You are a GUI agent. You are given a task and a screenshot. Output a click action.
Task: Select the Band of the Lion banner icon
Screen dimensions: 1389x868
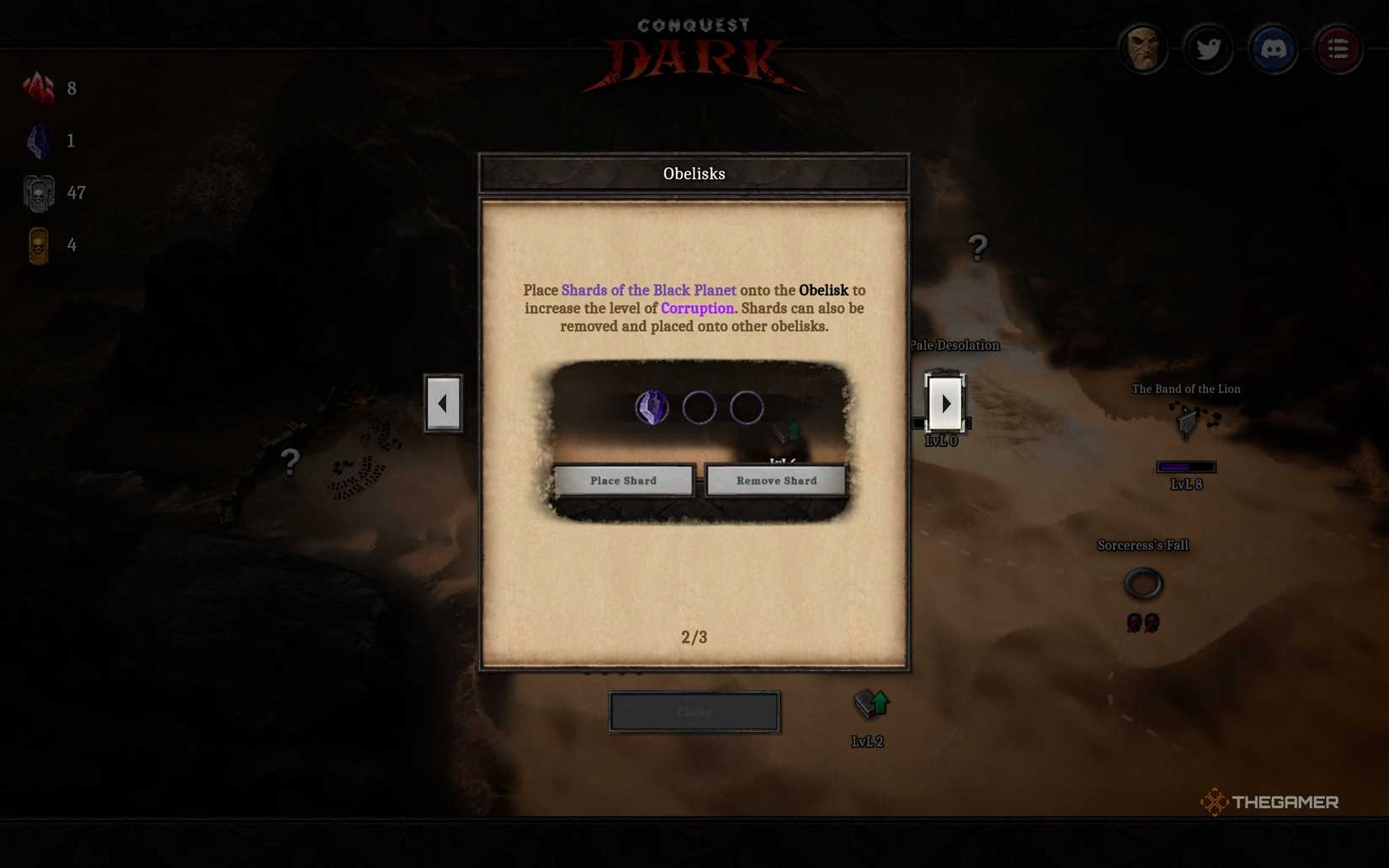(1186, 421)
